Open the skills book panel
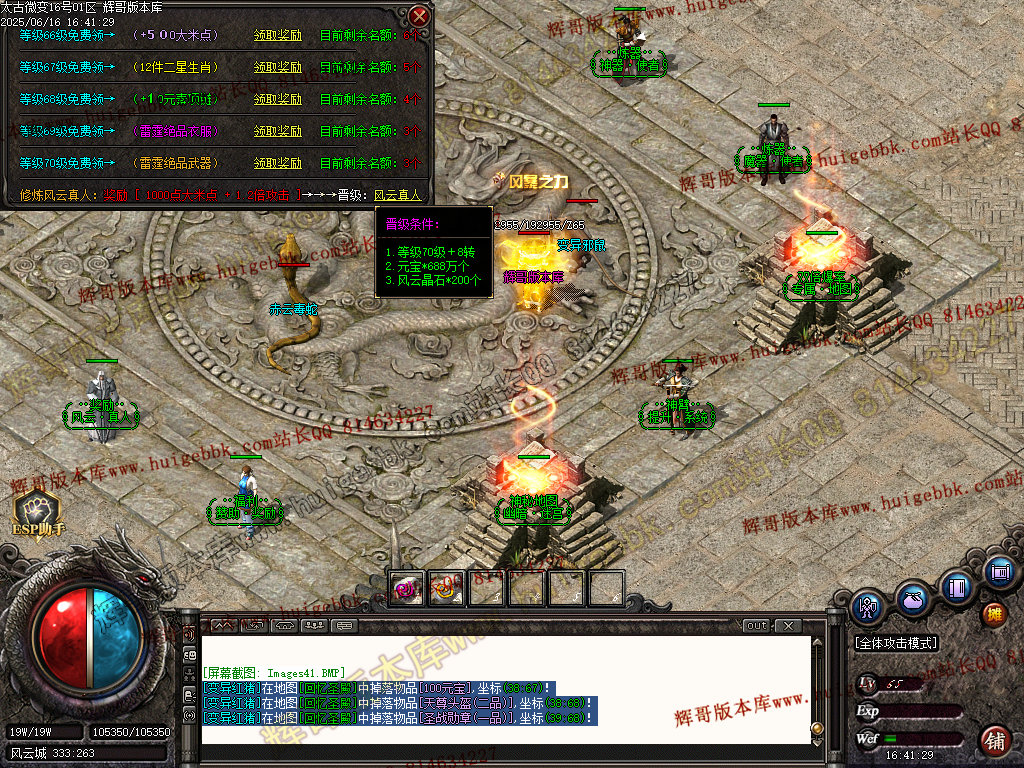Viewport: 1024px width, 768px height. coord(957,586)
